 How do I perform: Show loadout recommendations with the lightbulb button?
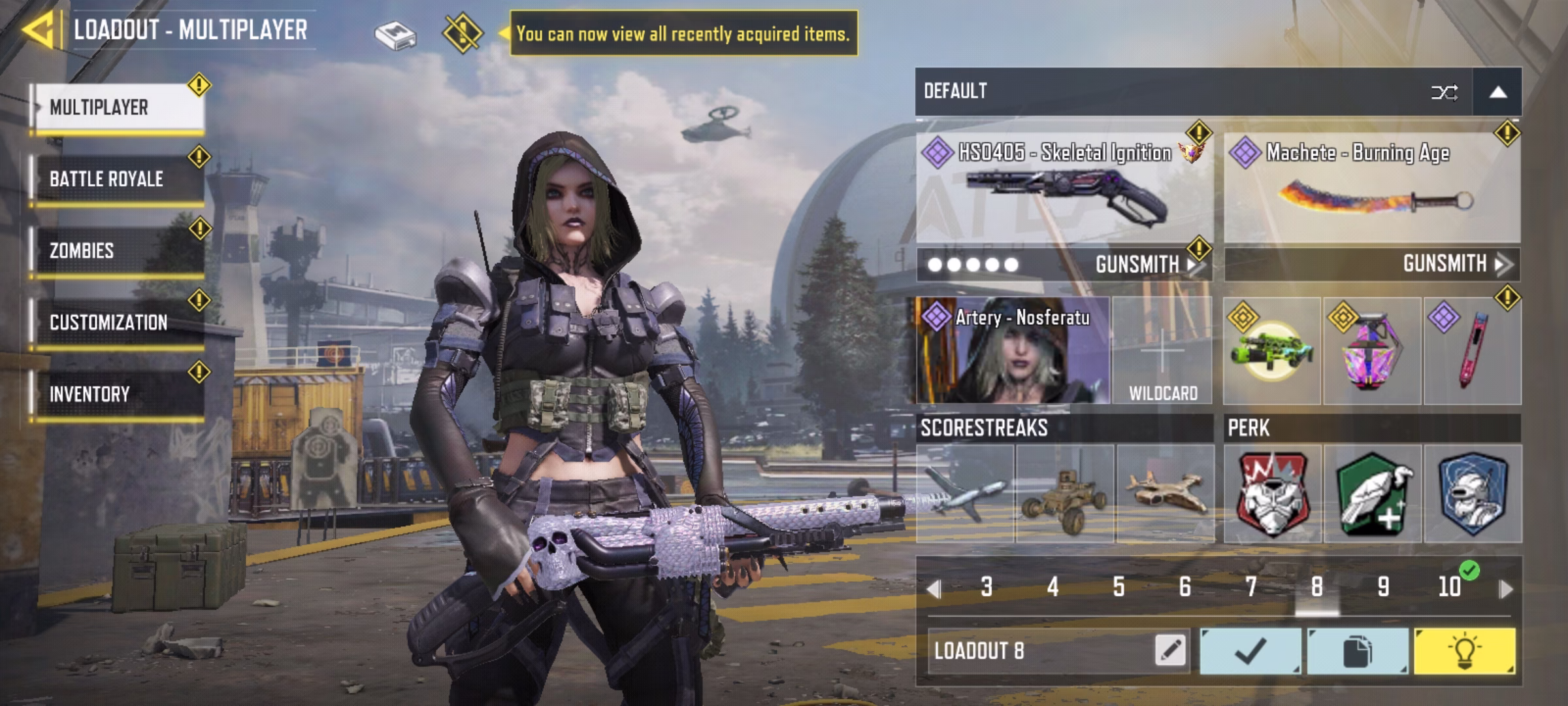[x=1464, y=651]
